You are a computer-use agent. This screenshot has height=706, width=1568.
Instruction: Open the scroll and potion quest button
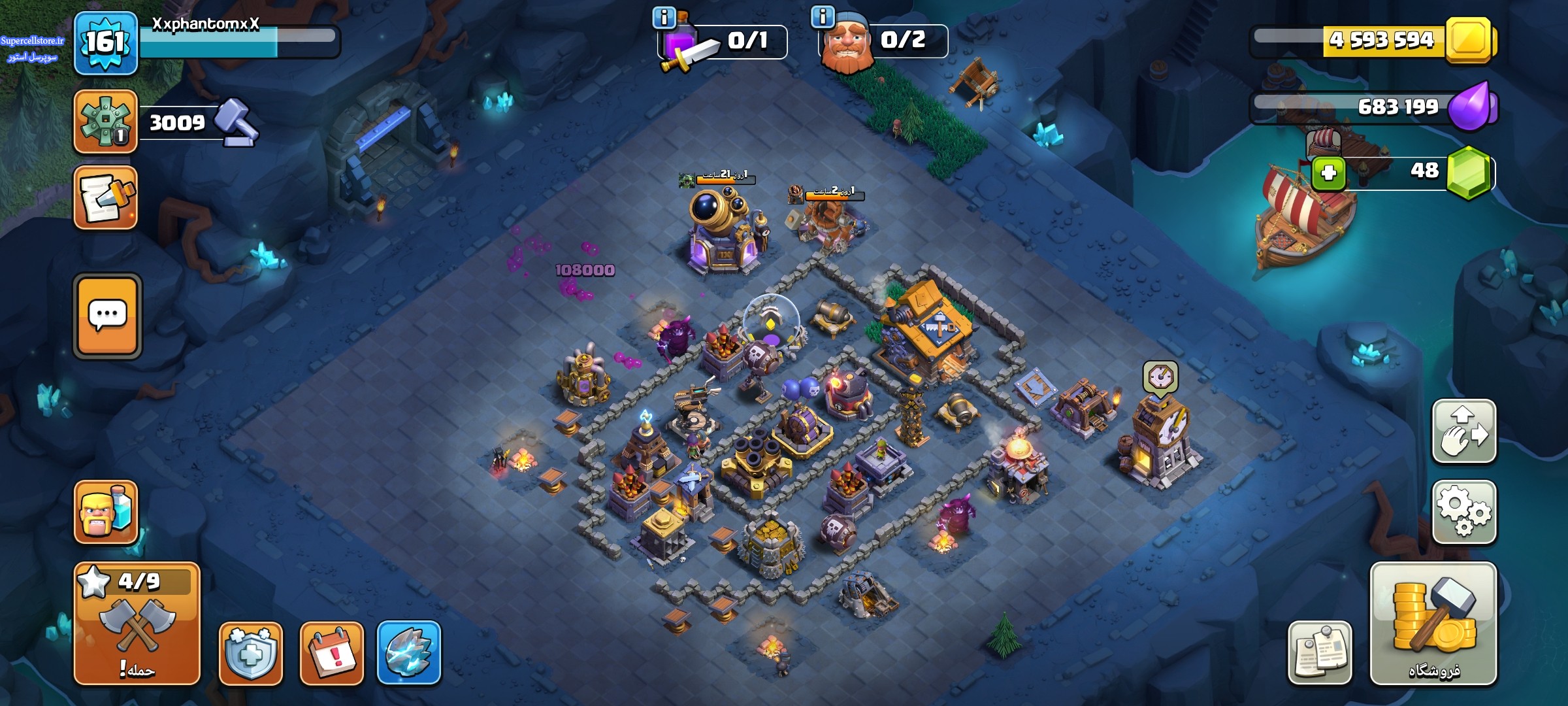[x=105, y=198]
